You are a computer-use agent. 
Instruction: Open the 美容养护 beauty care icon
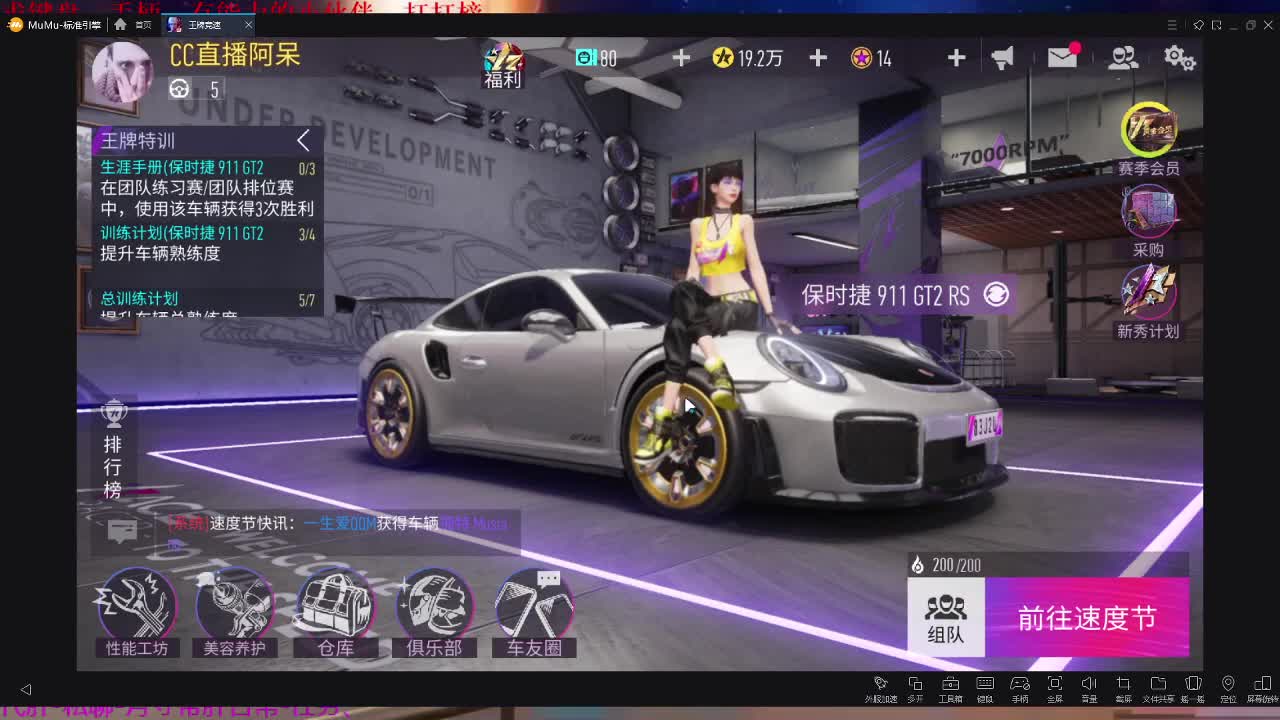tap(234, 605)
